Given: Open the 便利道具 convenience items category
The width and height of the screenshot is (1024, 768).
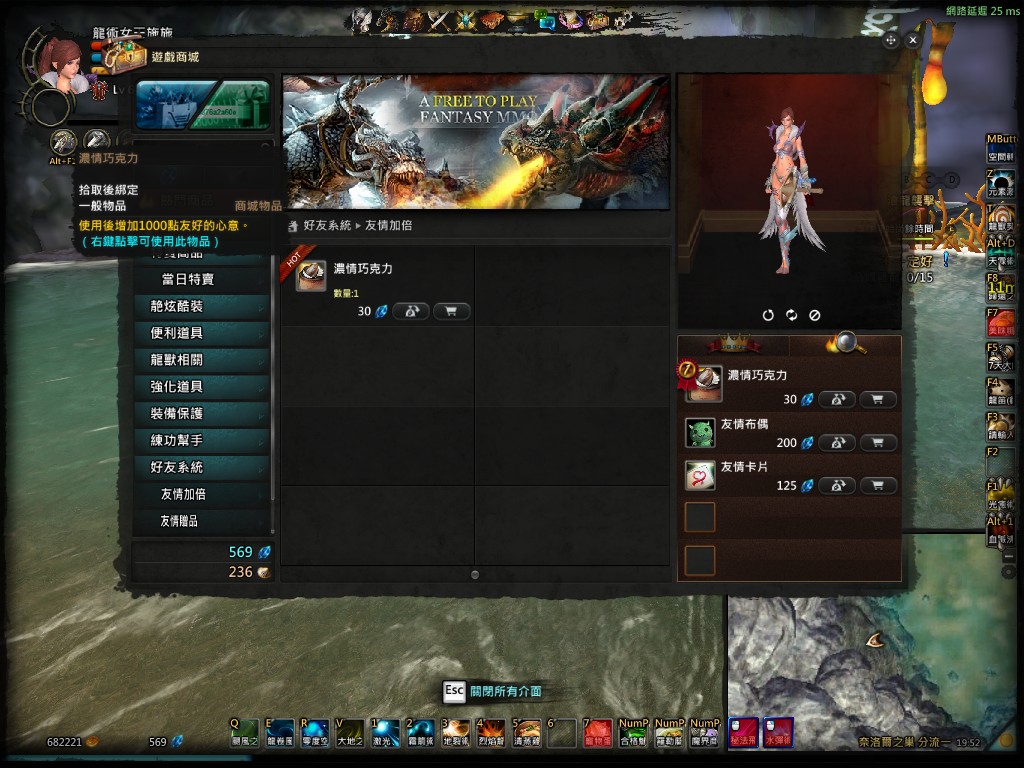Looking at the screenshot, I should point(177,333).
